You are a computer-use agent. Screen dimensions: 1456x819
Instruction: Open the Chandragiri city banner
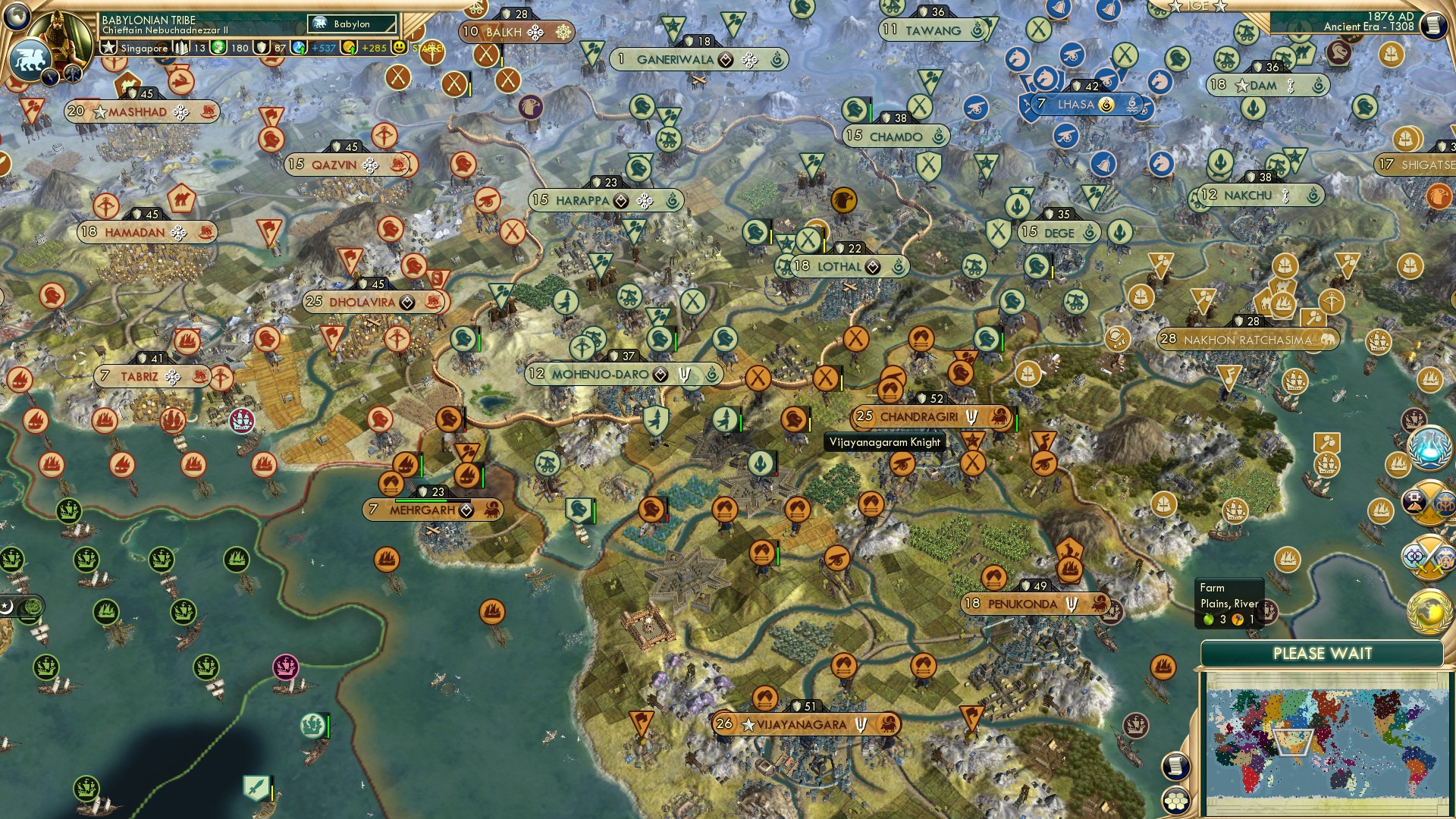(920, 416)
